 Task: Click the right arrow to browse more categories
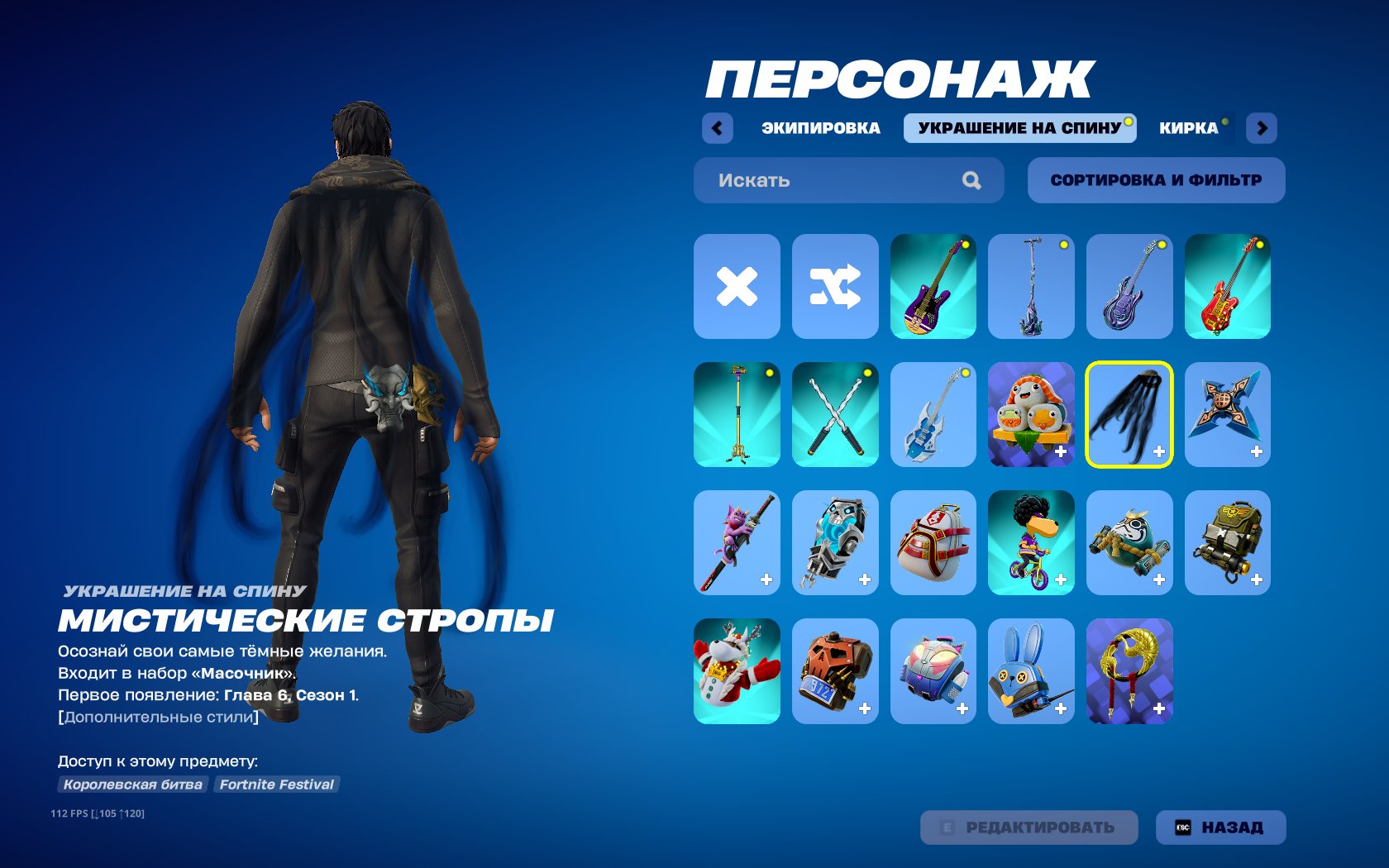click(x=1262, y=127)
